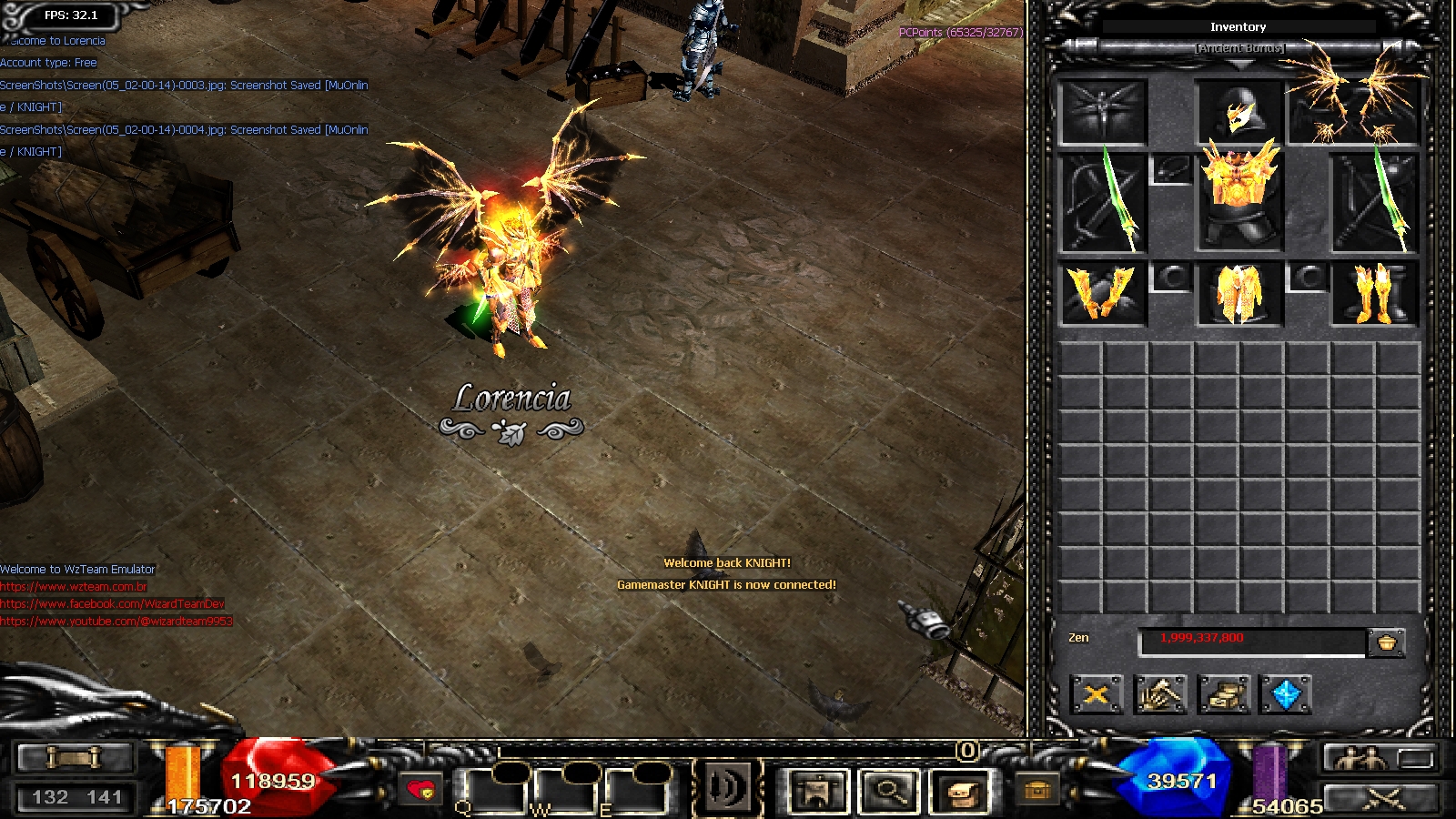Close the Inventory with the yellow X button

click(1096, 695)
